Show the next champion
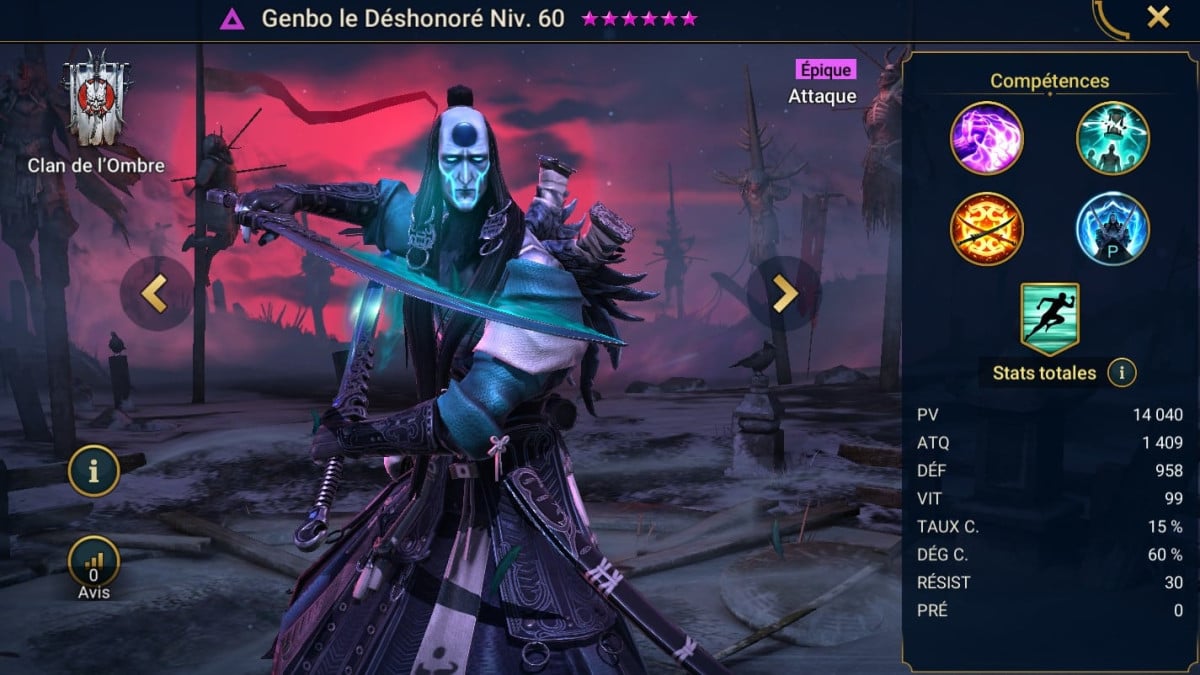Screen dimensions: 1200x675 pos(785,294)
